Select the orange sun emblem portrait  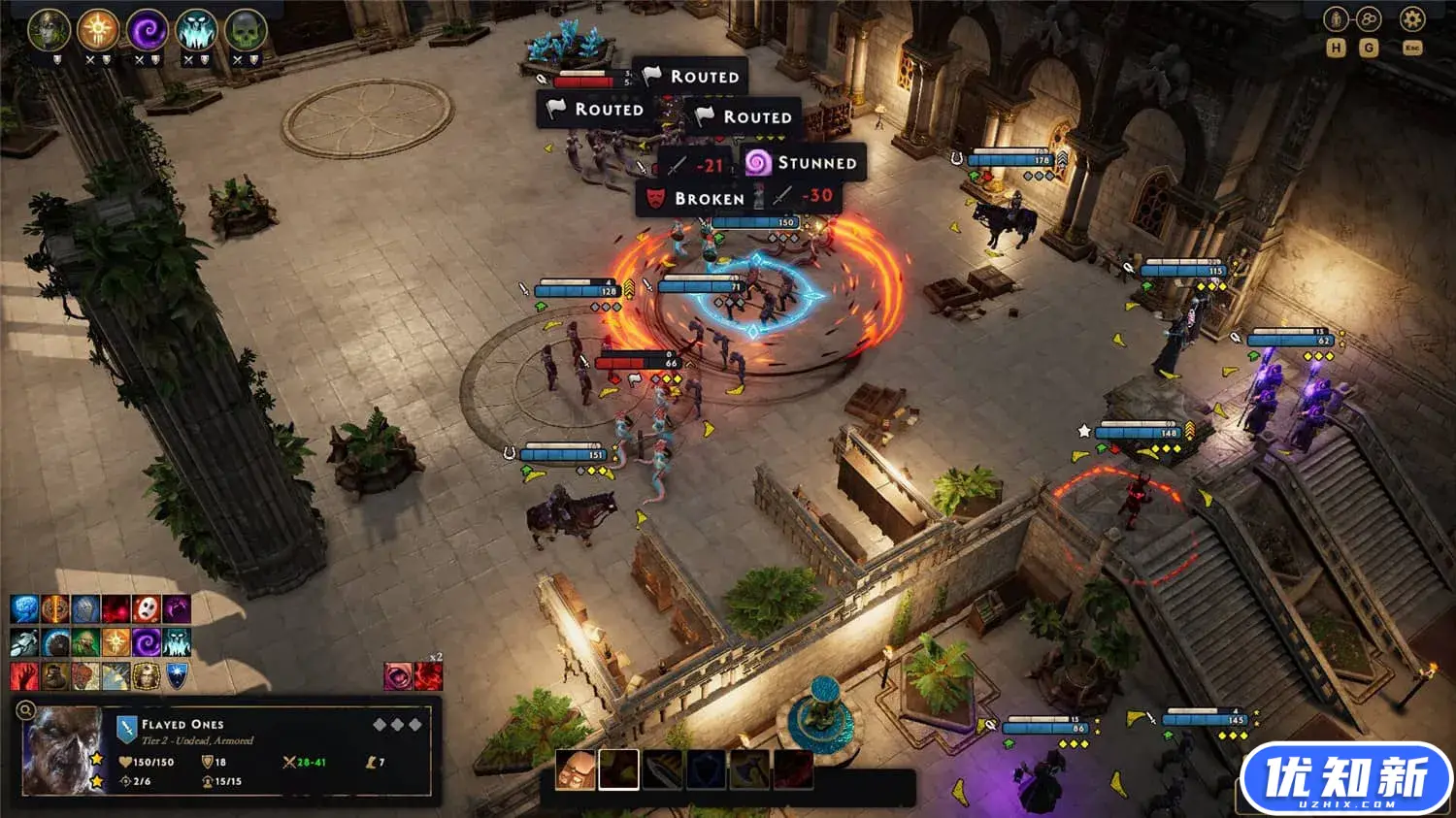pos(98,30)
